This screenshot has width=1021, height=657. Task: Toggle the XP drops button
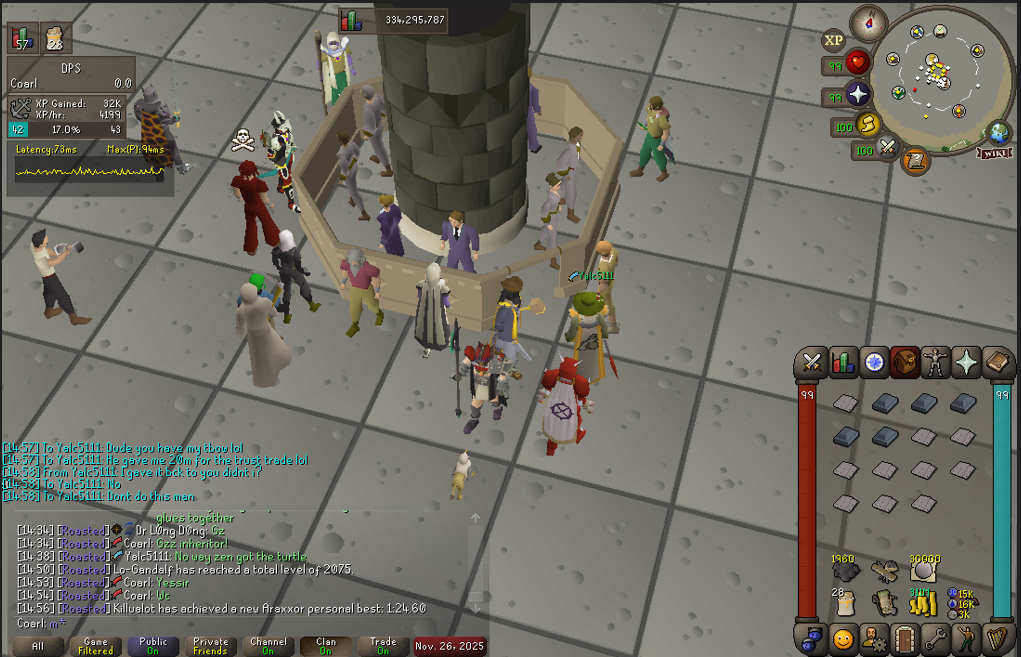[x=833, y=41]
